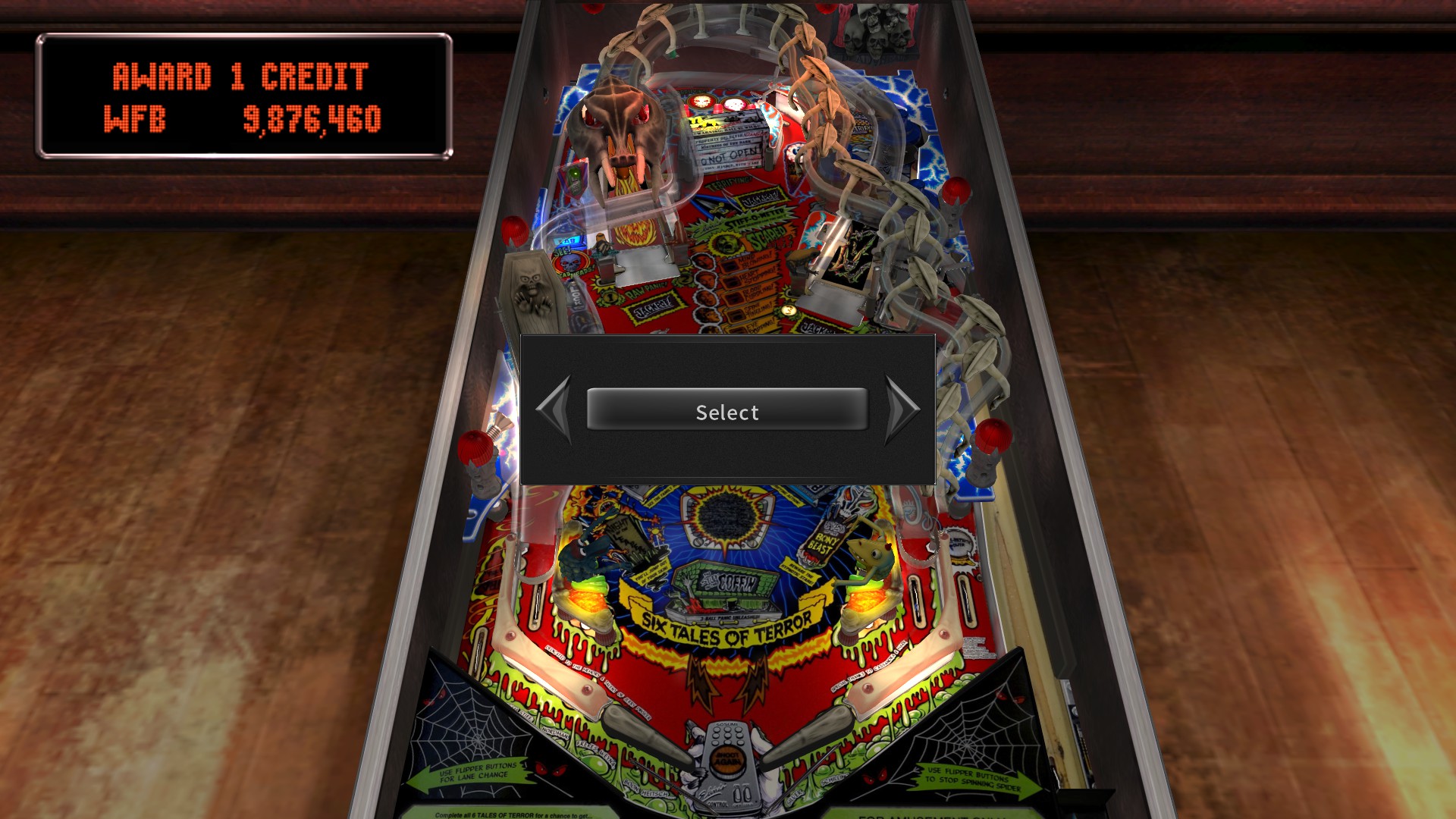1456x819 pixels.
Task: Click the BONY BEAST target artwork
Action: pyautogui.click(x=823, y=541)
